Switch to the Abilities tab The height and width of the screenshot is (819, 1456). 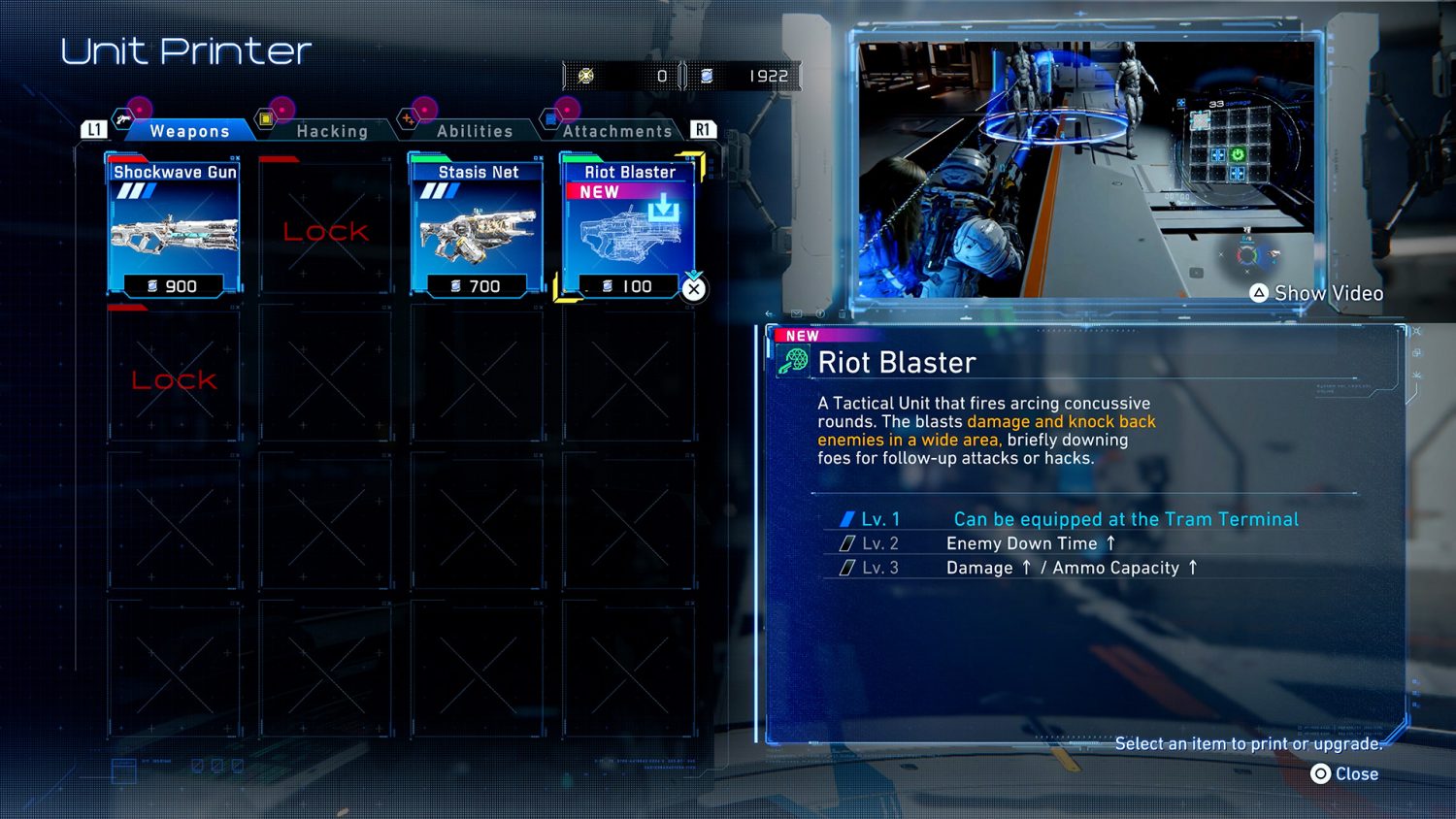(x=475, y=131)
